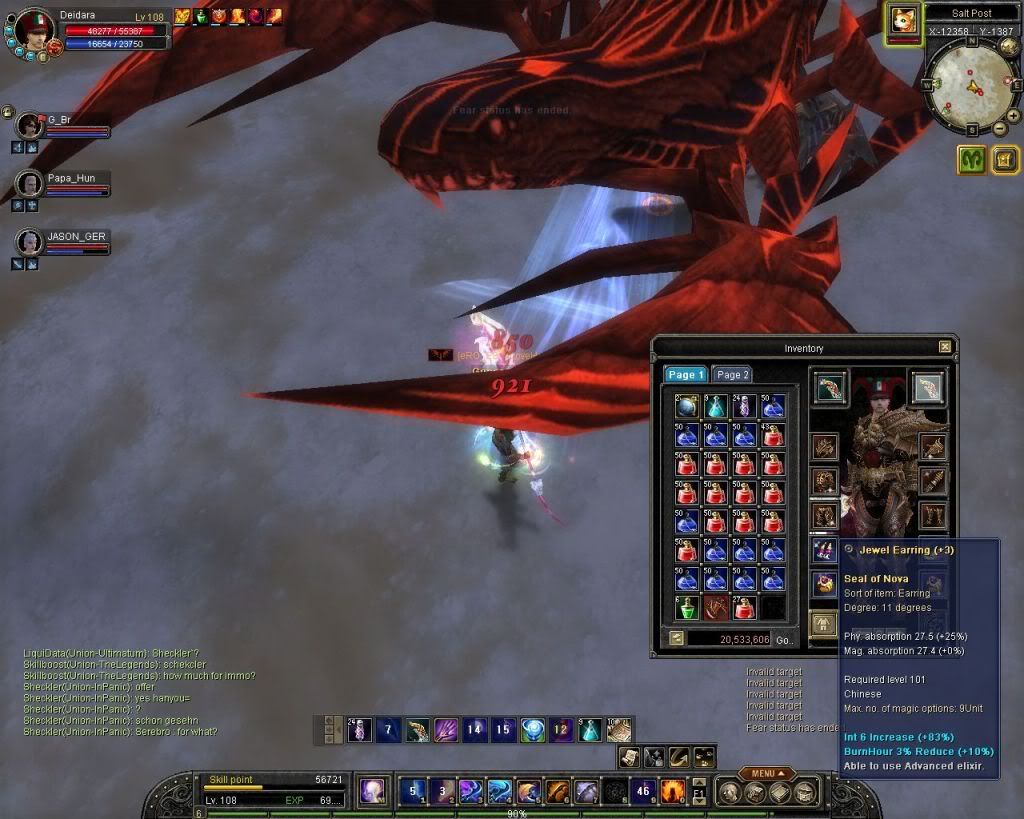Click the Deidara character portrait
Viewport: 1024px width, 819px height.
35,29
